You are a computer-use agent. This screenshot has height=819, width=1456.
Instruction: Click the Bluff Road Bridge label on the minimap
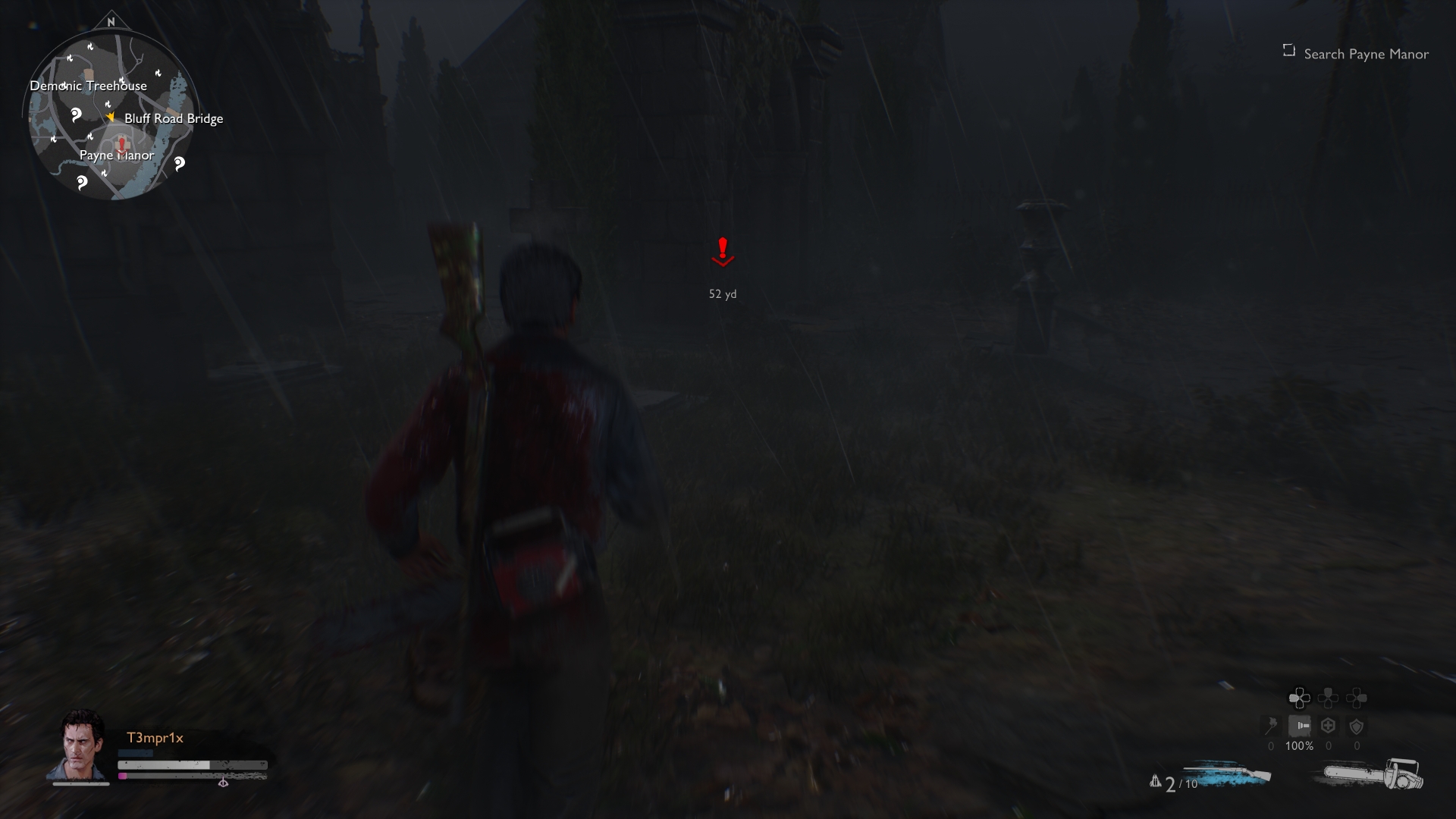tap(174, 118)
